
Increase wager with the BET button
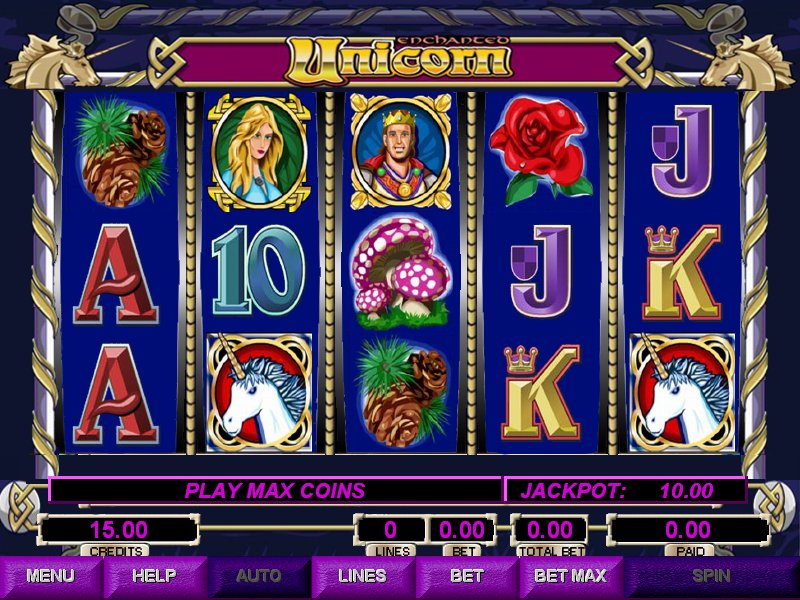pos(466,576)
